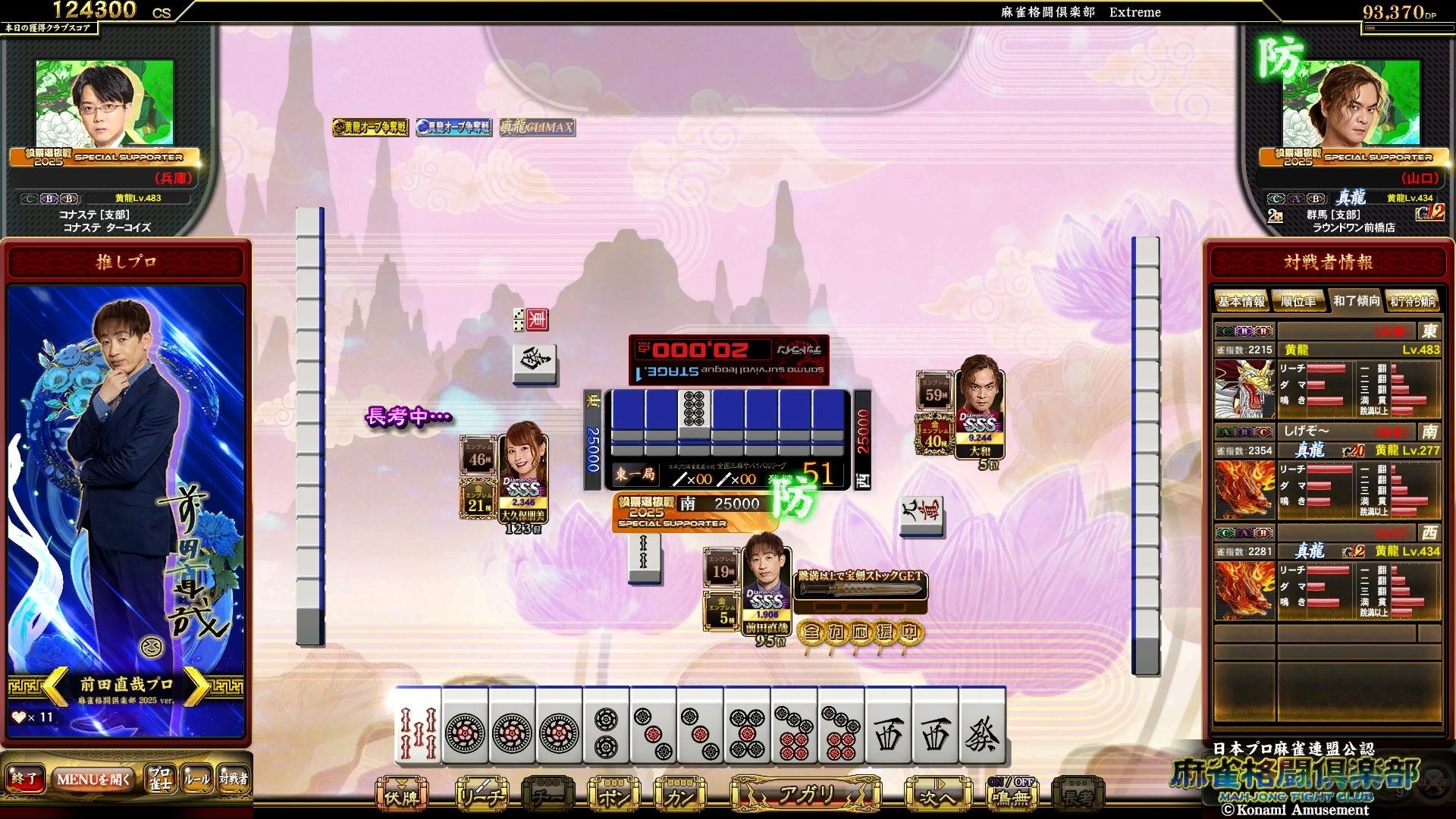Switch to the 順位率 tab
This screenshot has height=819, width=1456.
tap(1298, 302)
